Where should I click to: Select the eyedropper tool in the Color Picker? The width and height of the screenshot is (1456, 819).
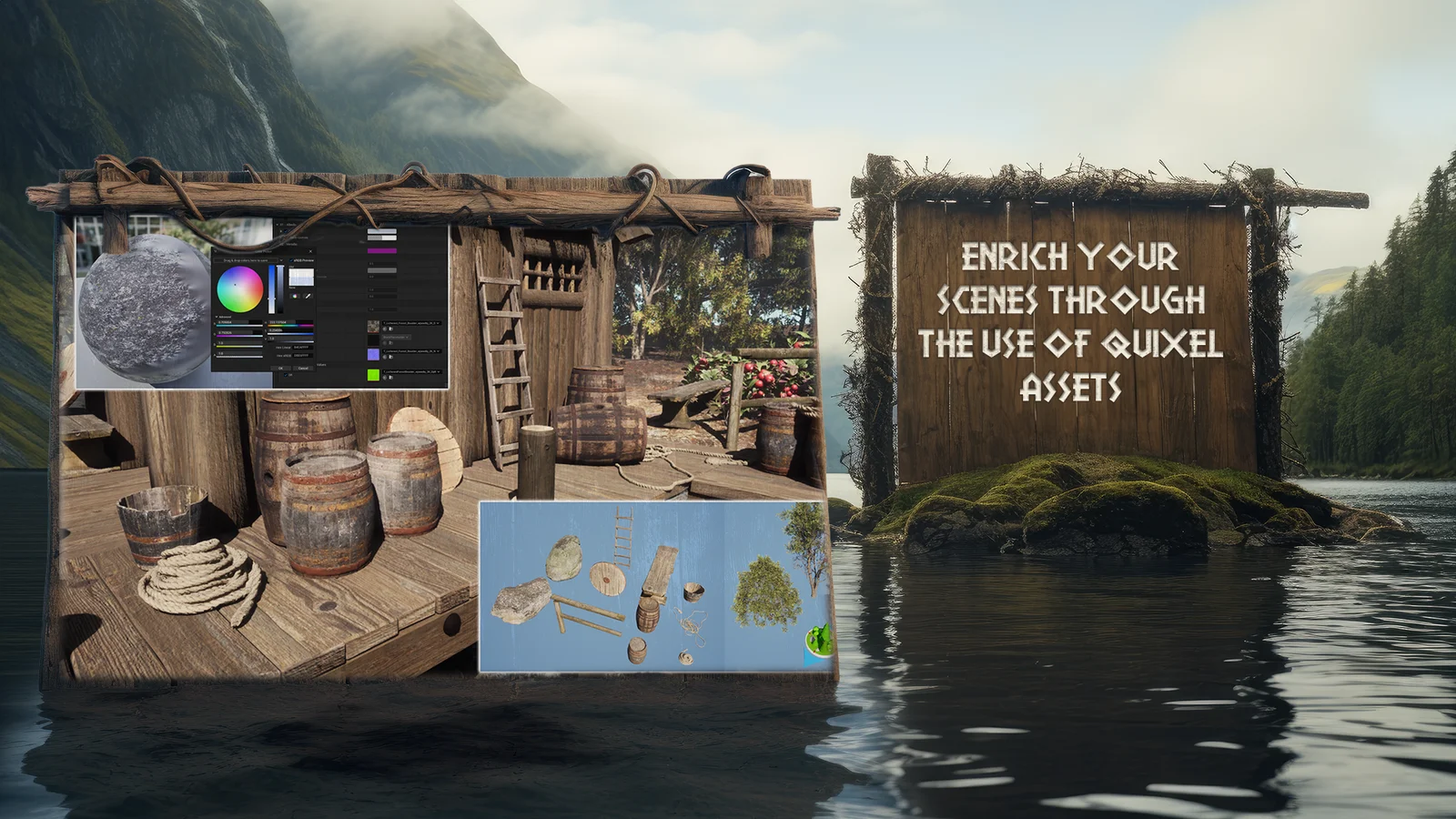pyautogui.click(x=308, y=296)
